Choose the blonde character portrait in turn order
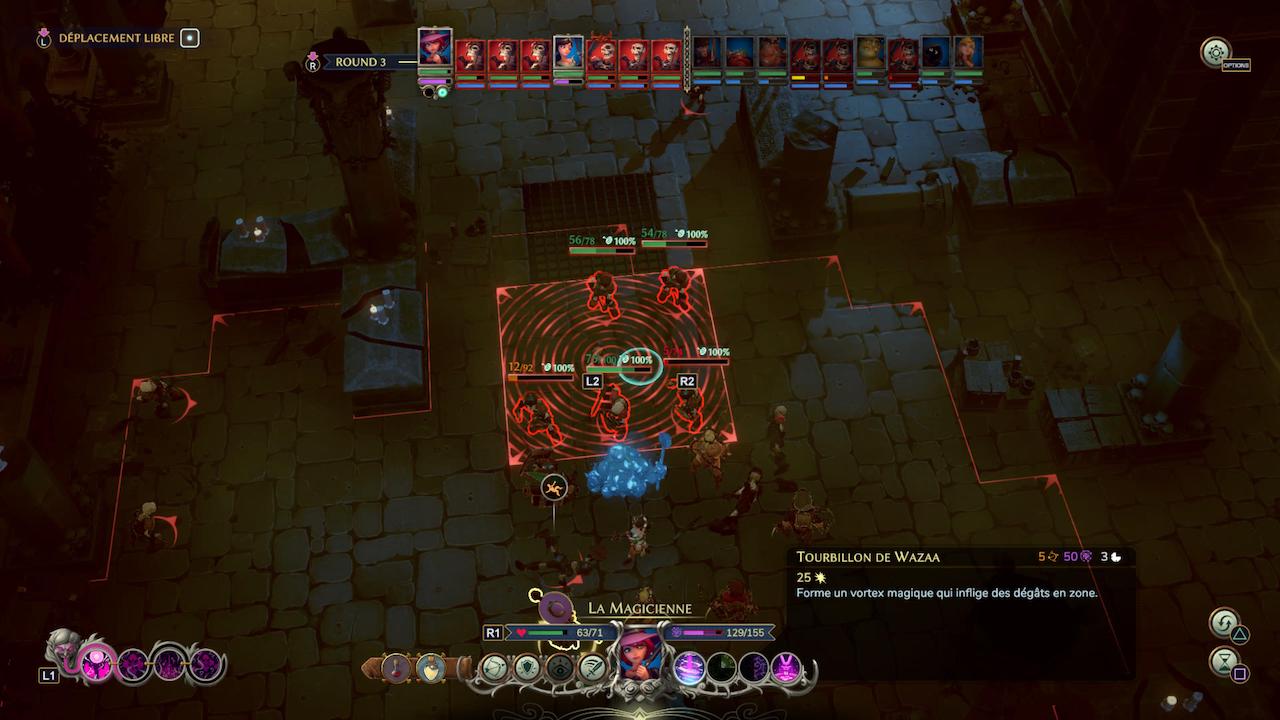1280x720 pixels. click(x=968, y=55)
